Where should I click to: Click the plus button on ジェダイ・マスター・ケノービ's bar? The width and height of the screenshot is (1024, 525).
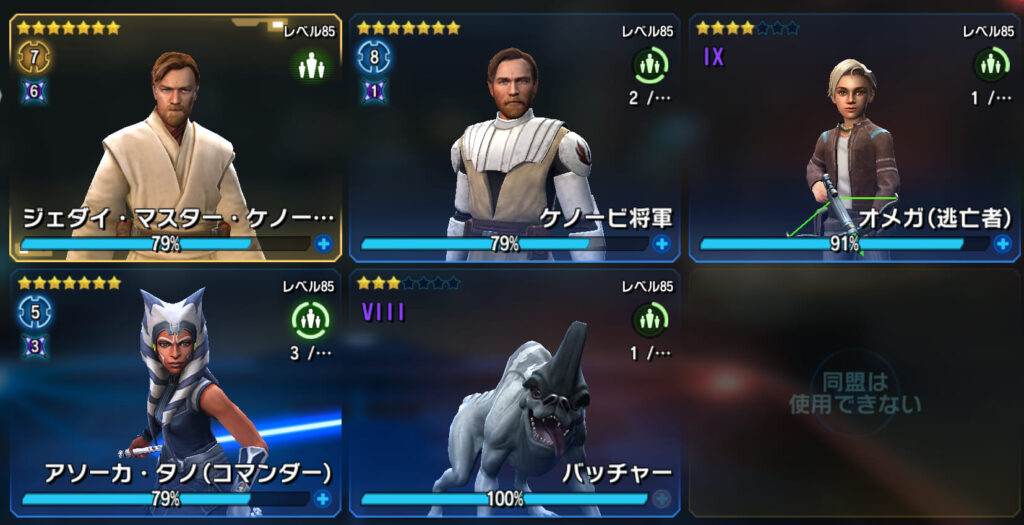(x=322, y=243)
